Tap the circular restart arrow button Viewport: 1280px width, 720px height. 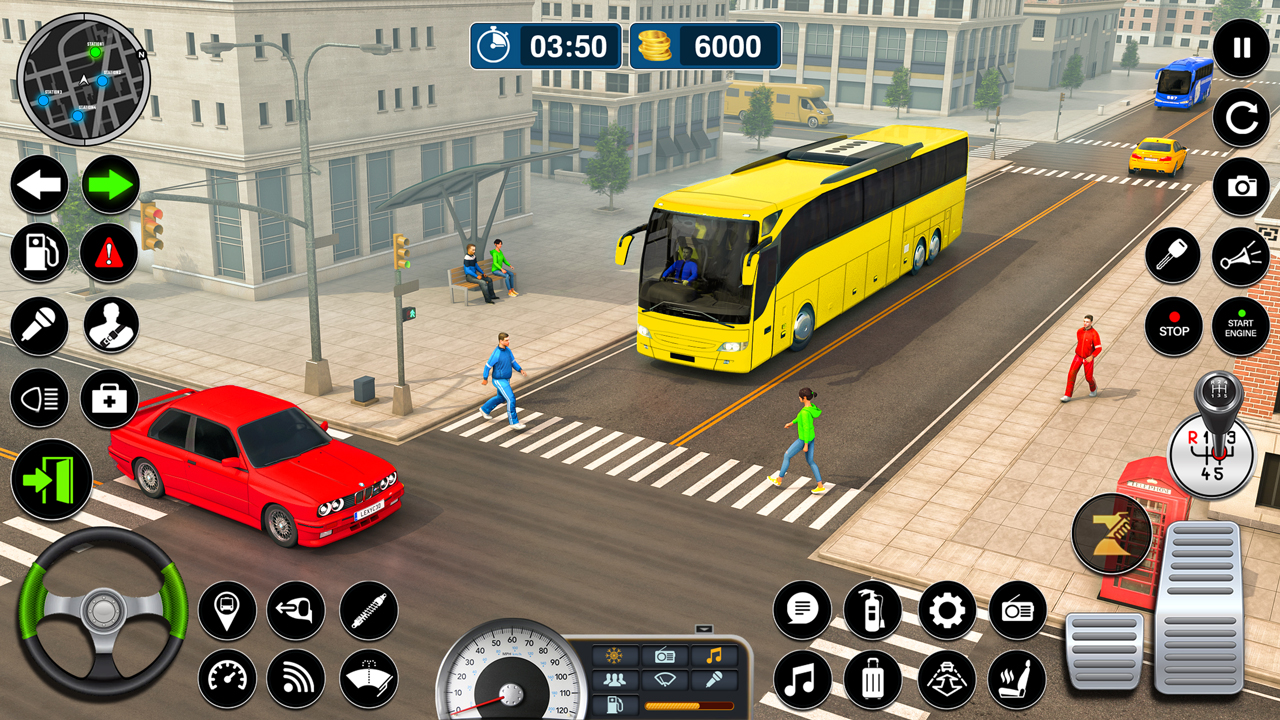(x=1241, y=118)
